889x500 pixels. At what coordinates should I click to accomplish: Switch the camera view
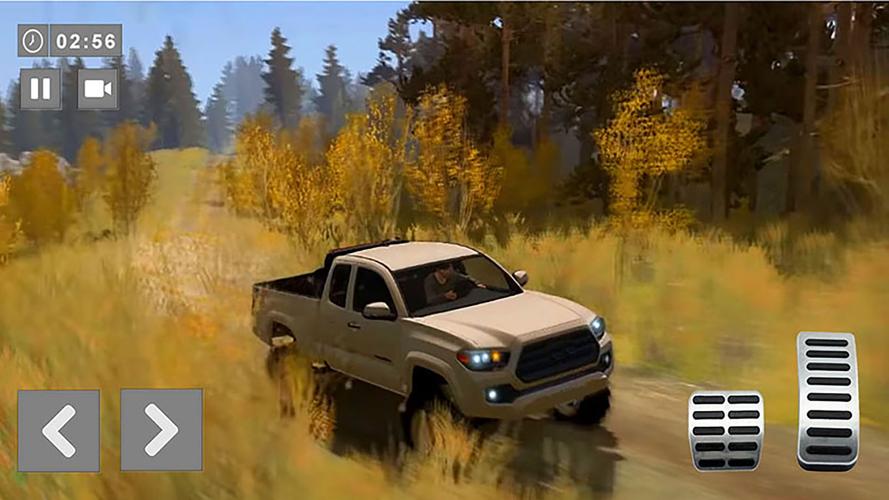(x=97, y=89)
